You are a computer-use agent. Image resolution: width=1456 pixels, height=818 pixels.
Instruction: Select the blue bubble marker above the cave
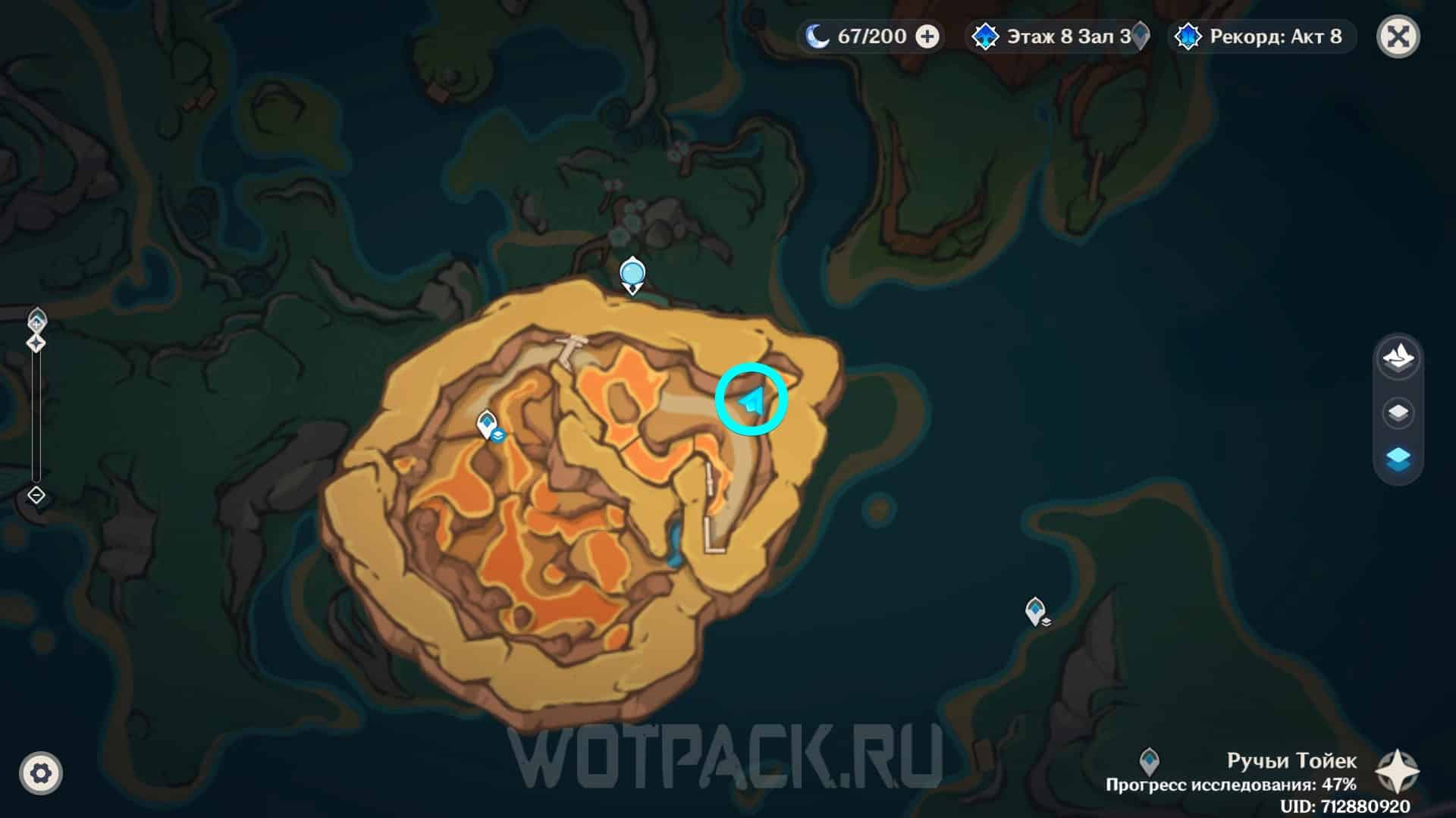[x=632, y=273]
